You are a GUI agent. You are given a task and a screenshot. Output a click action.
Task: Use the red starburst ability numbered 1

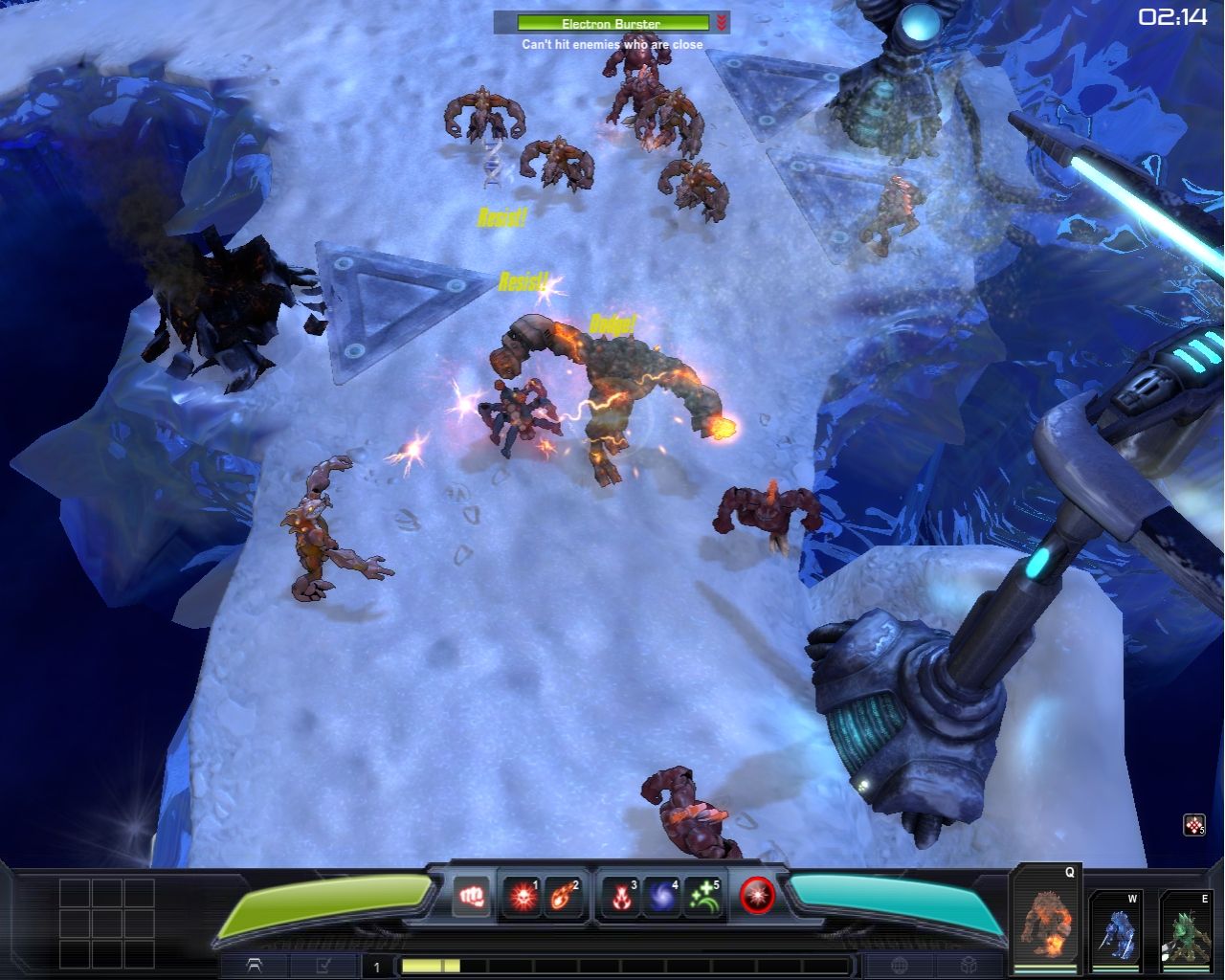pyautogui.click(x=523, y=897)
